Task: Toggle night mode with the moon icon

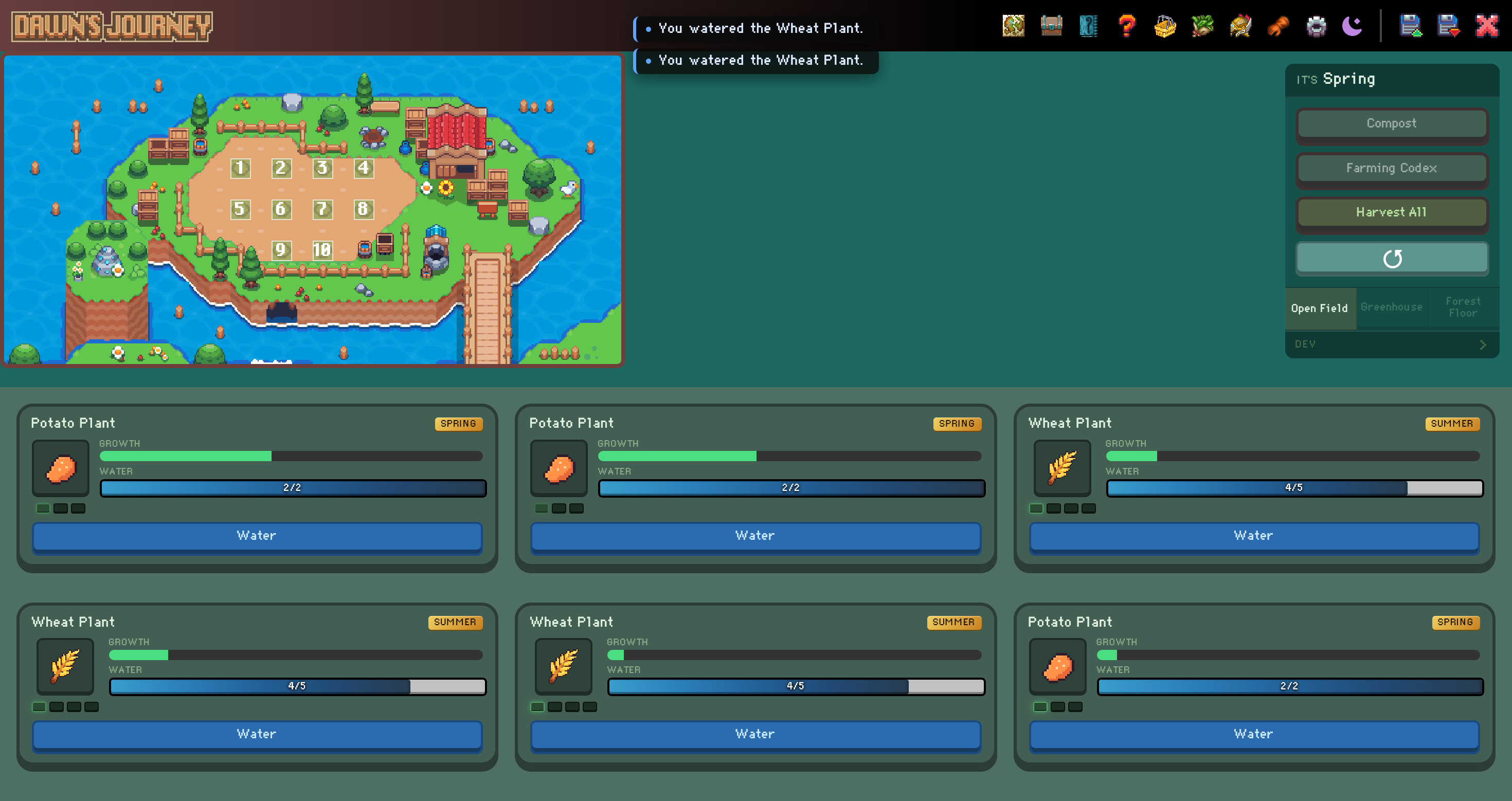Action: [1352, 26]
